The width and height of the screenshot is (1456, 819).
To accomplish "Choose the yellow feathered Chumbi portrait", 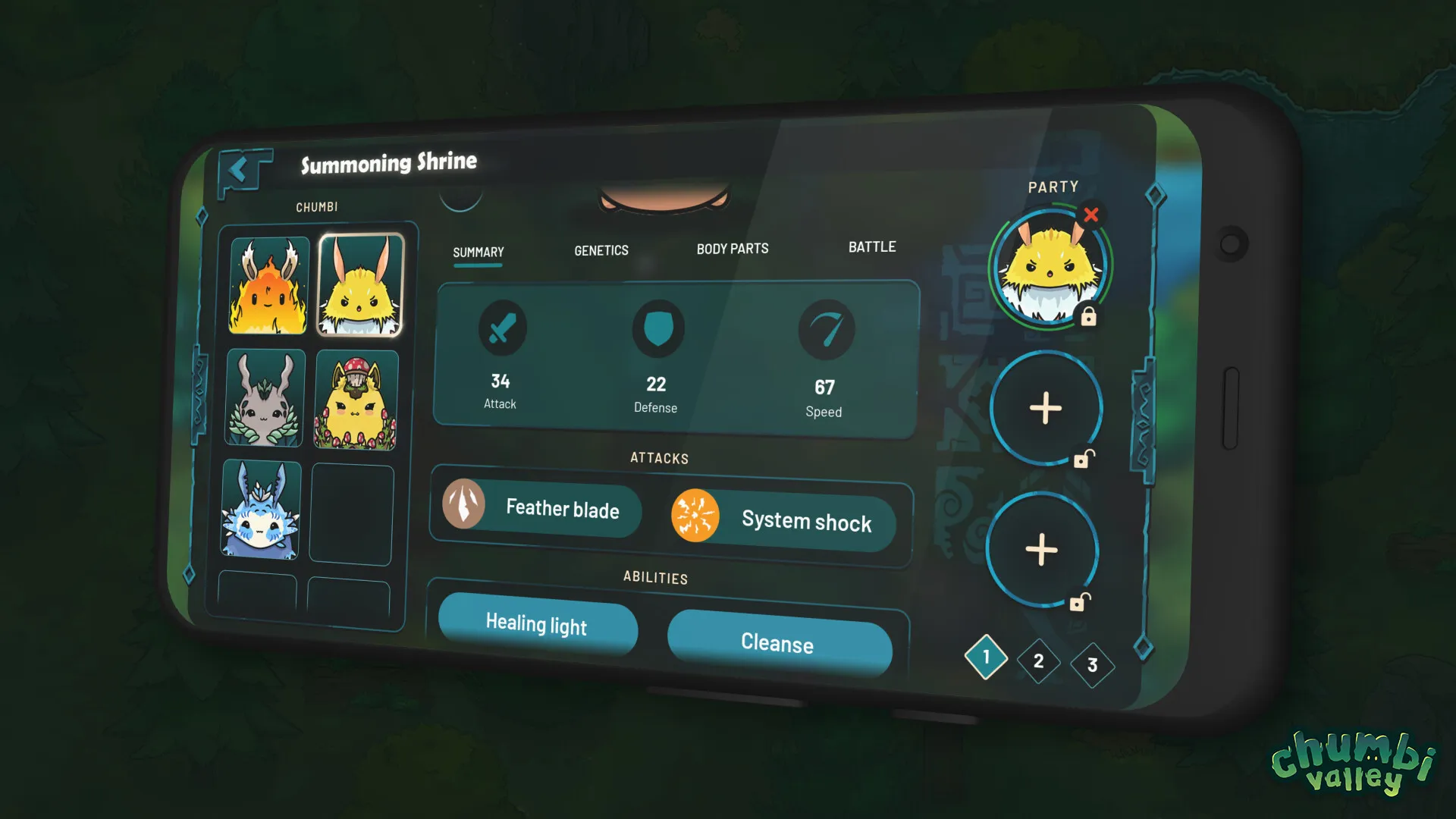I will coord(360,286).
